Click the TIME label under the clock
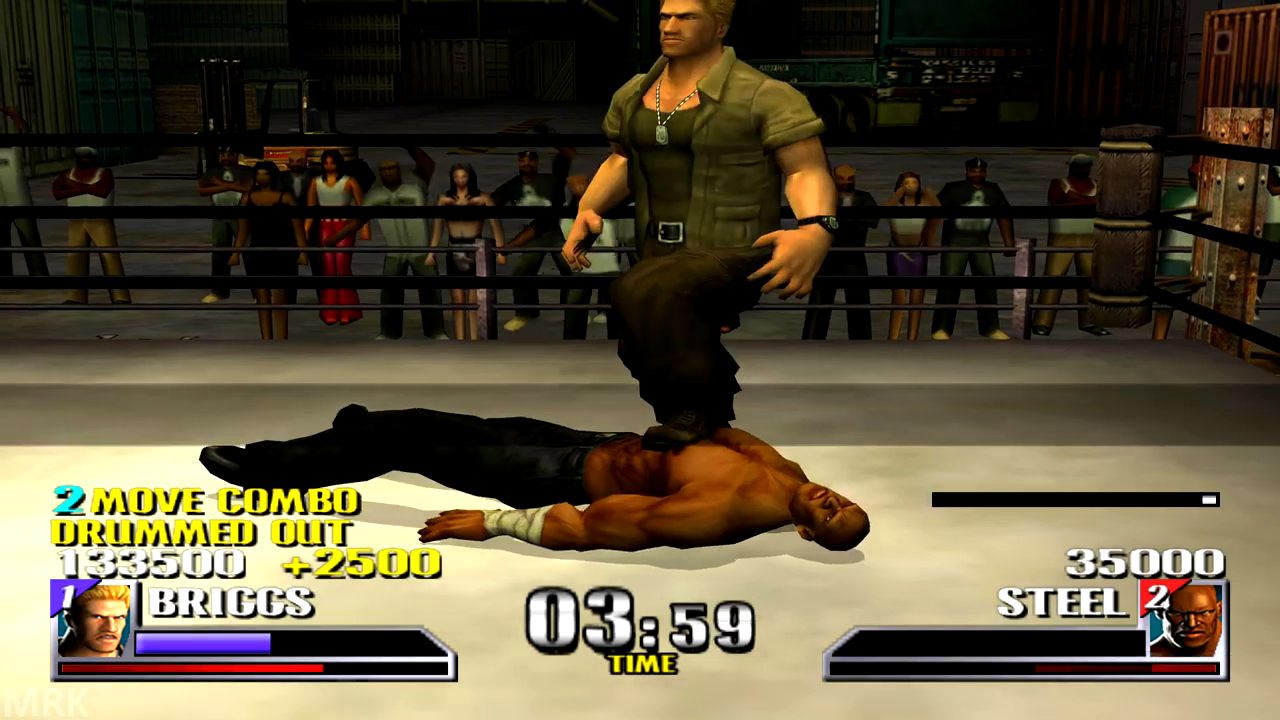The width and height of the screenshot is (1280, 720). 641,663
